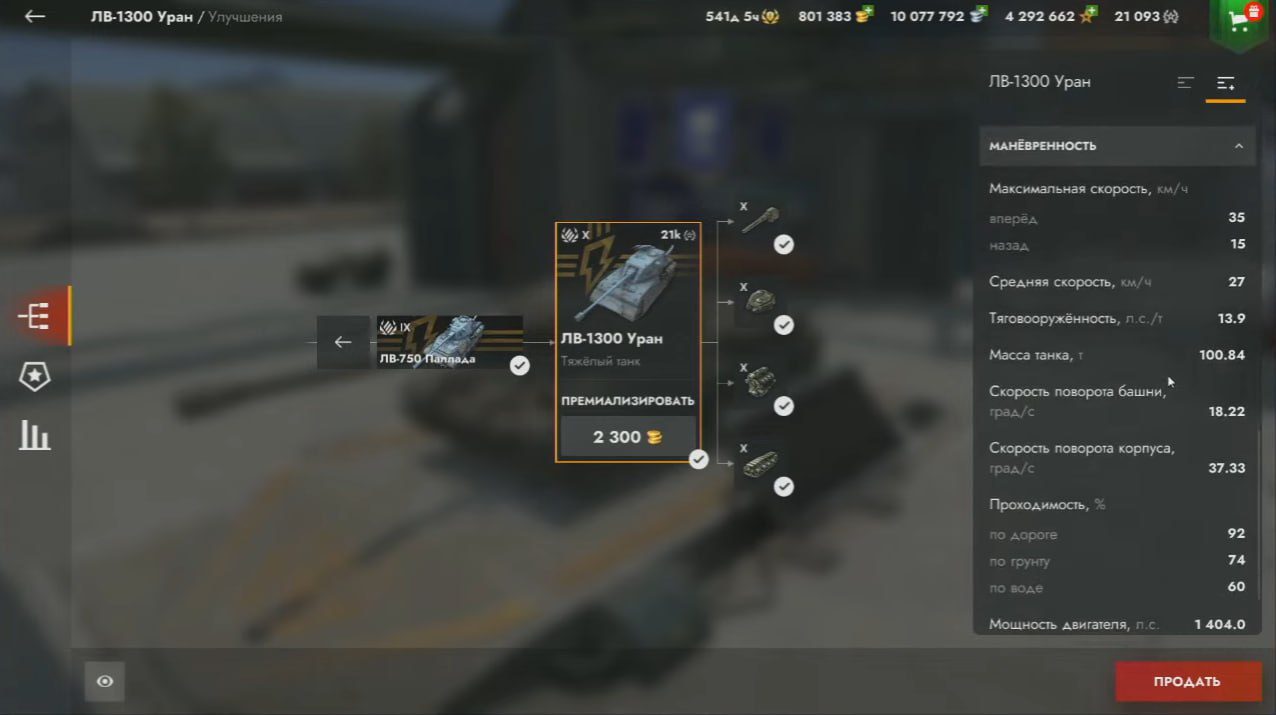
Task: Switch to the simplified stats view
Action: 1186,83
